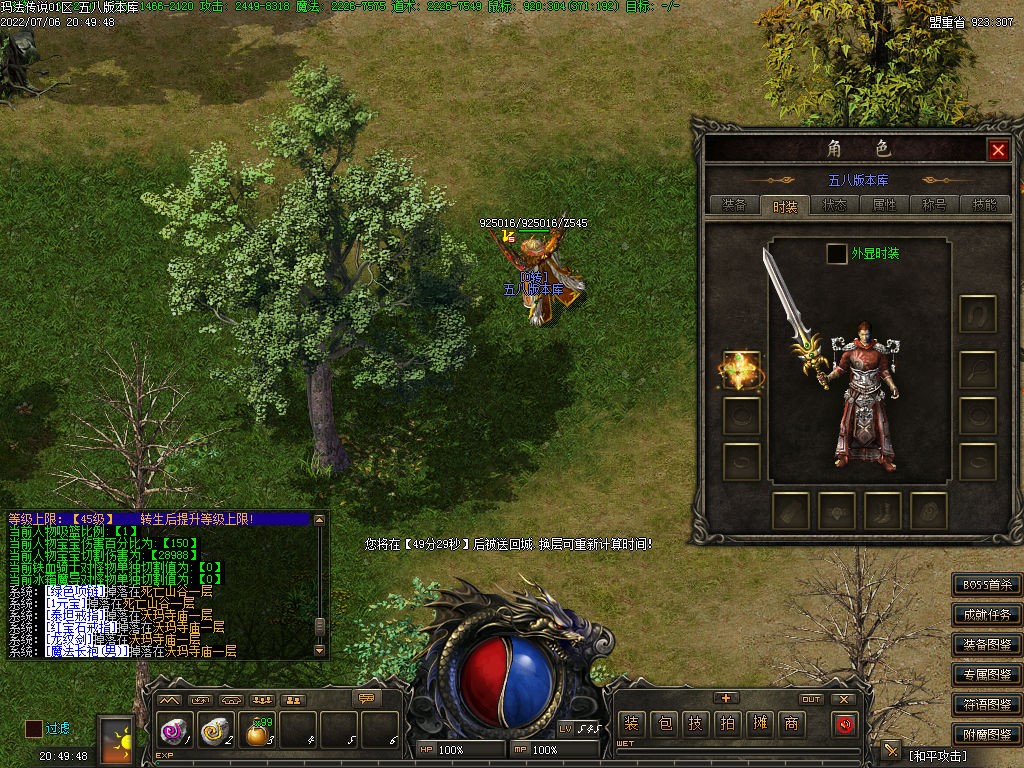
Task: Switch to the 装备 equipment tab
Action: 734,205
